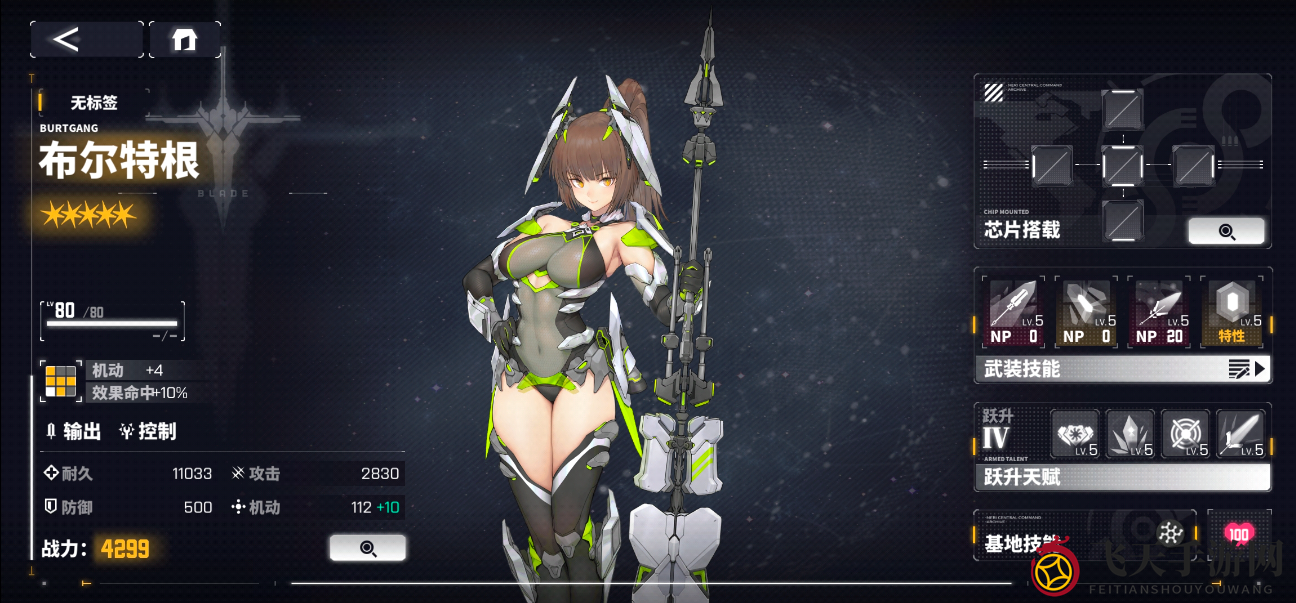Open the 特性 trait skill icon
Screen dimensions: 1296x603
coord(1231,313)
